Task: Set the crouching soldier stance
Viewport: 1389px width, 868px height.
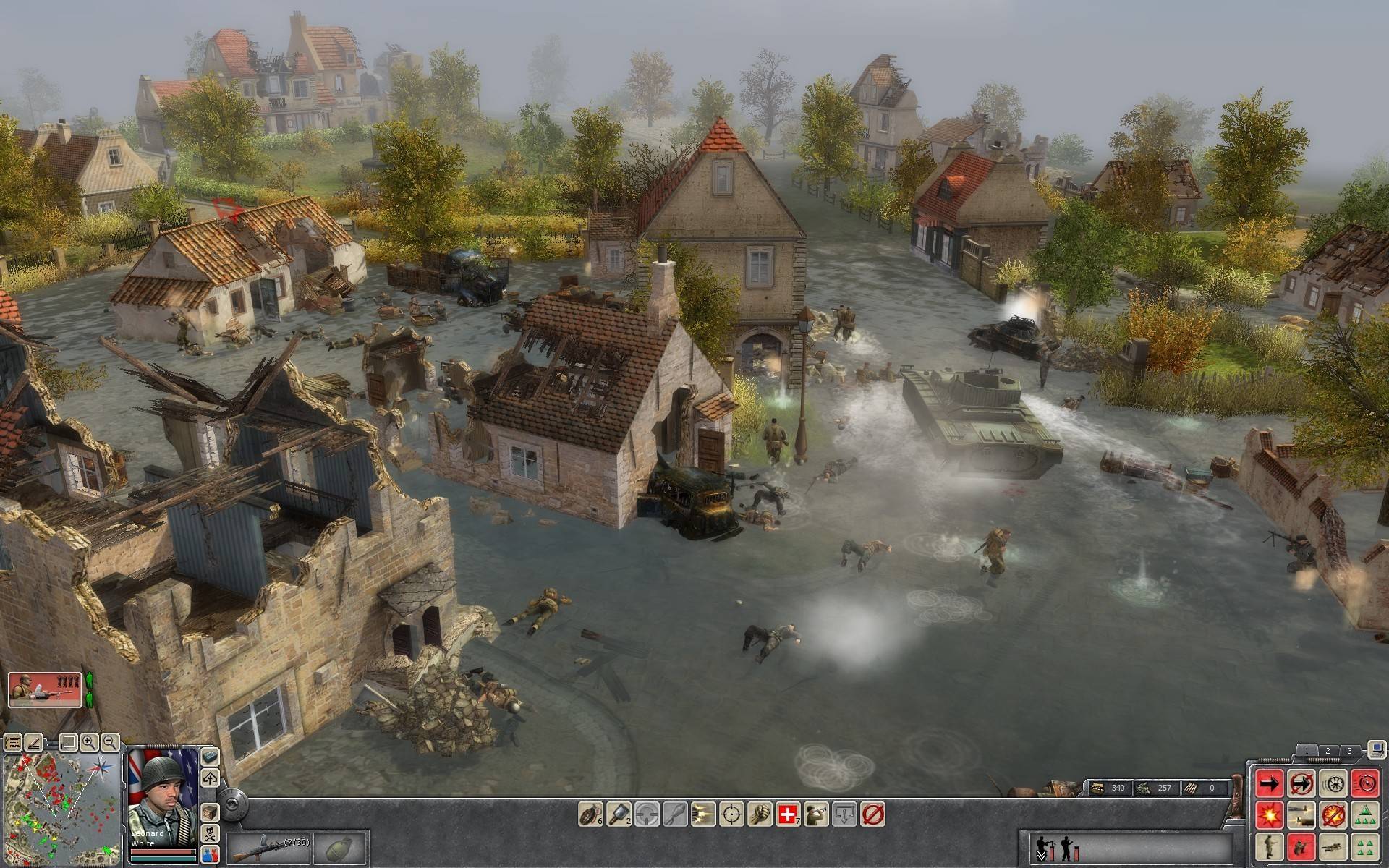Action: [x=1301, y=846]
